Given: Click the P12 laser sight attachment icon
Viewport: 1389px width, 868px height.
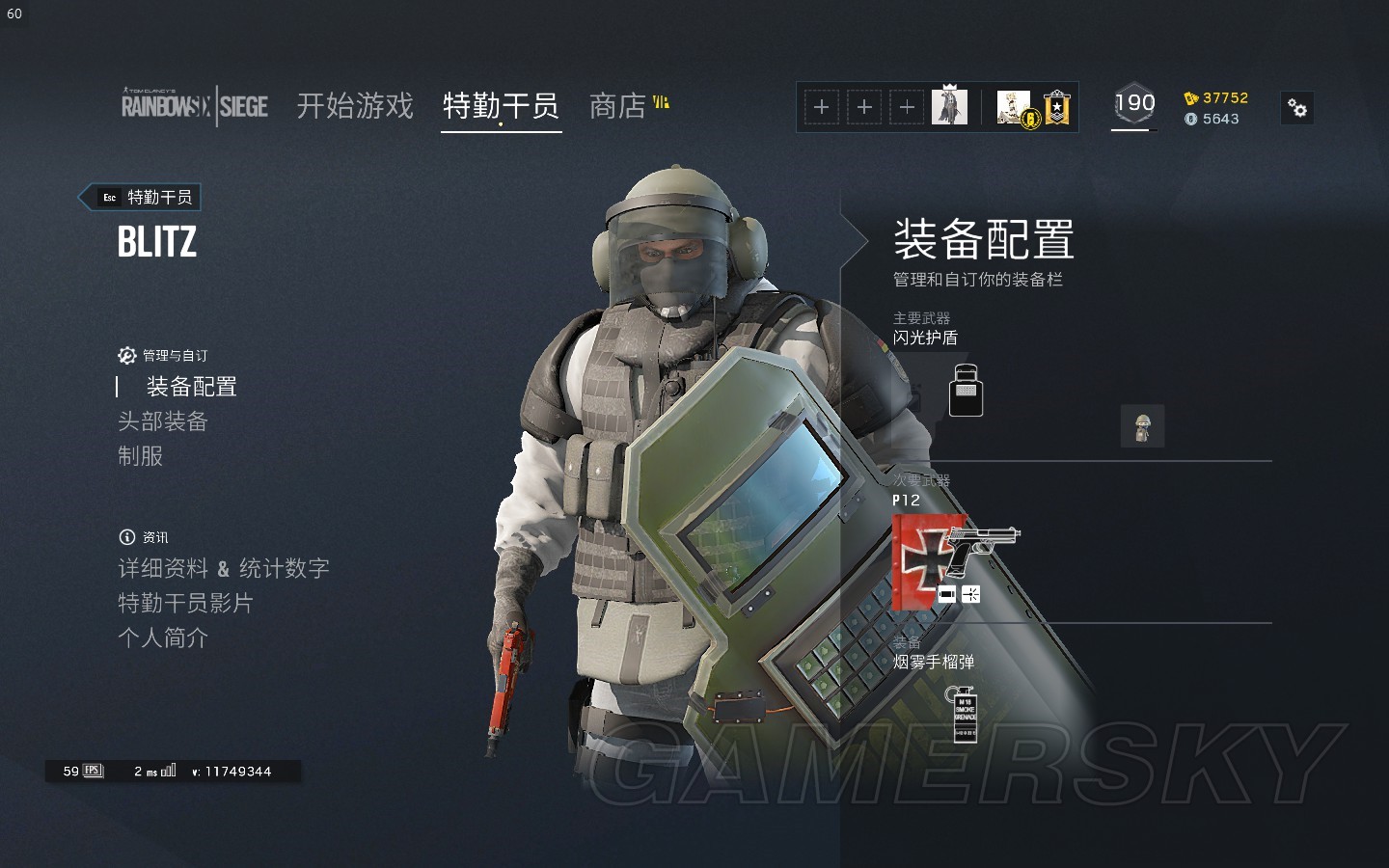Looking at the screenshot, I should 970,594.
